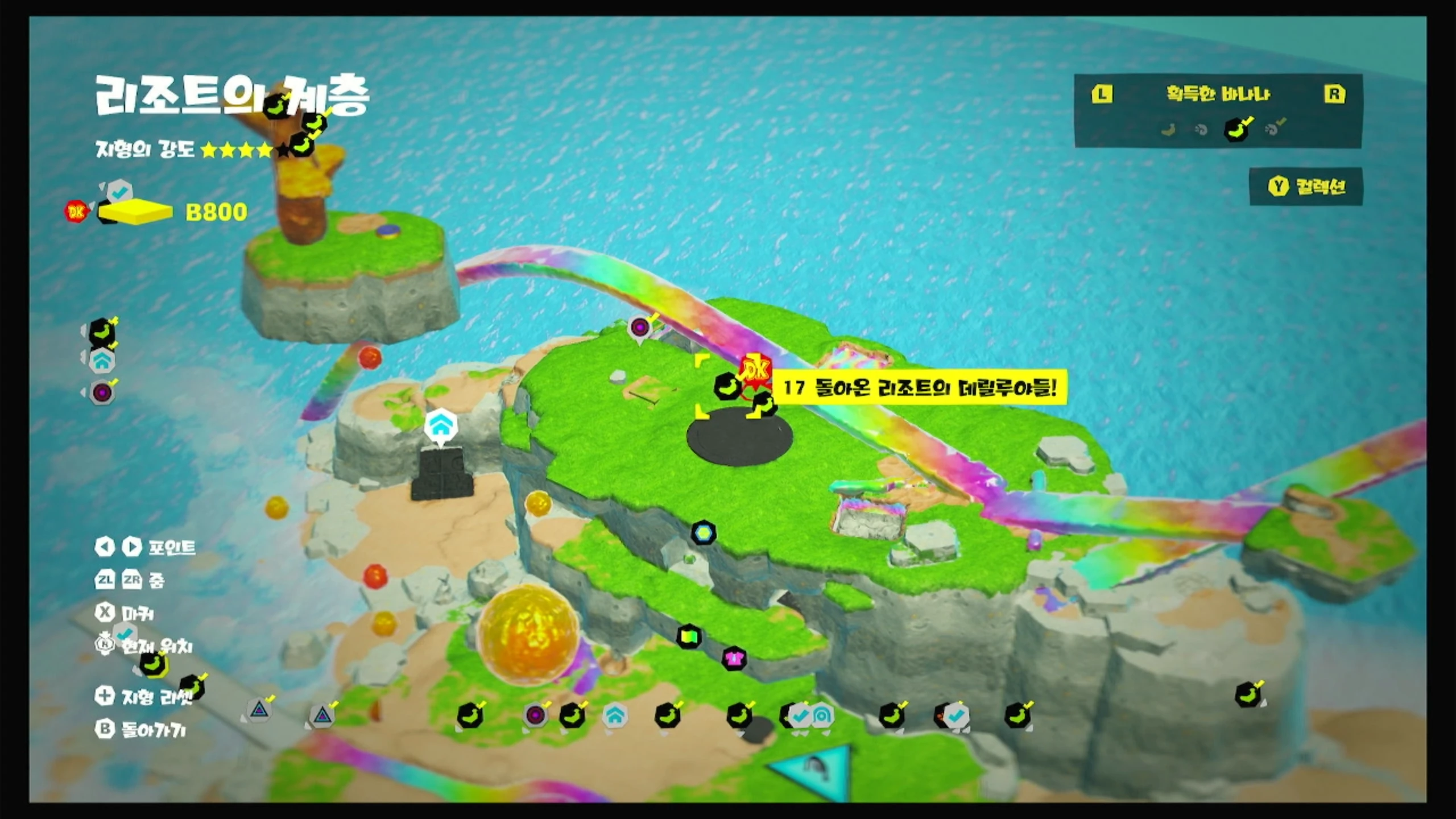
Task: Click the purple disc marker in the bottom row
Action: click(x=535, y=715)
